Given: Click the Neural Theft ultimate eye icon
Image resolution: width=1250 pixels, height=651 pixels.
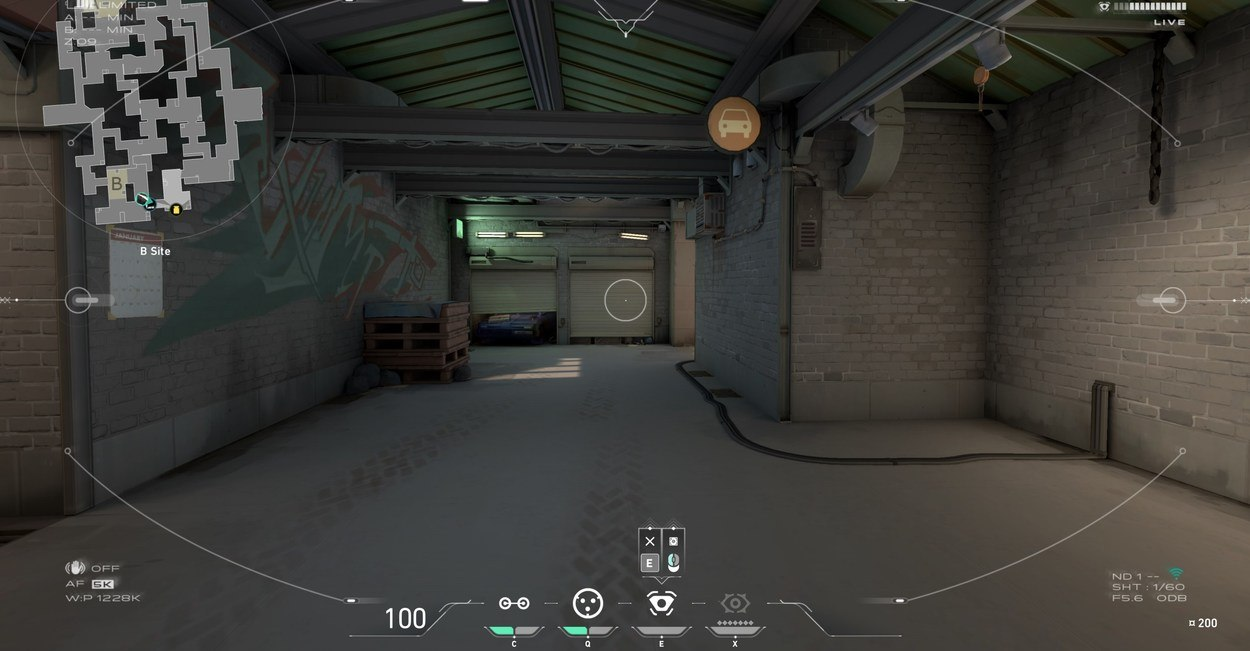Looking at the screenshot, I should [735, 603].
